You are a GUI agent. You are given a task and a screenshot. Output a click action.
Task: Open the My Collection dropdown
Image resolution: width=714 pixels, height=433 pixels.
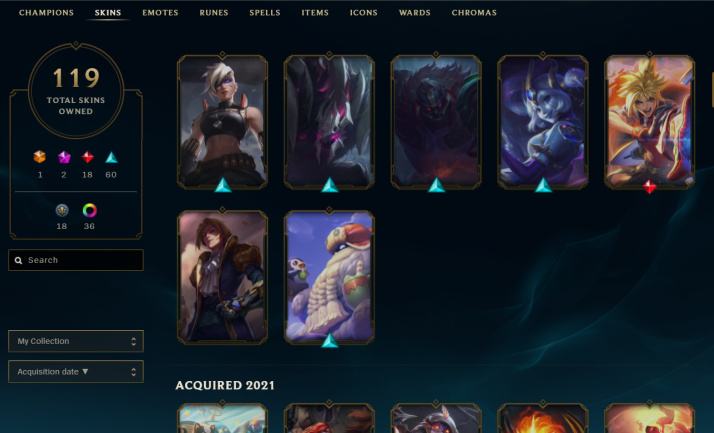coord(76,341)
